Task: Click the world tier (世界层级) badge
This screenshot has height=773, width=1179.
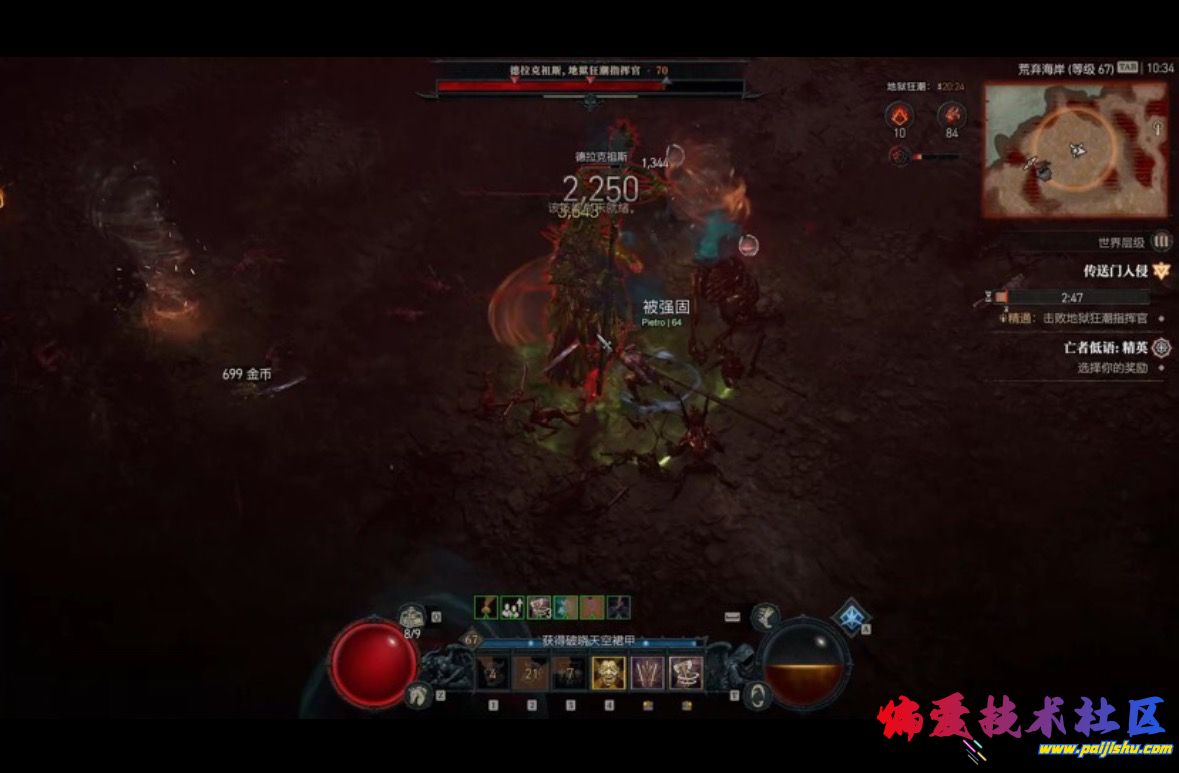Action: (1161, 242)
